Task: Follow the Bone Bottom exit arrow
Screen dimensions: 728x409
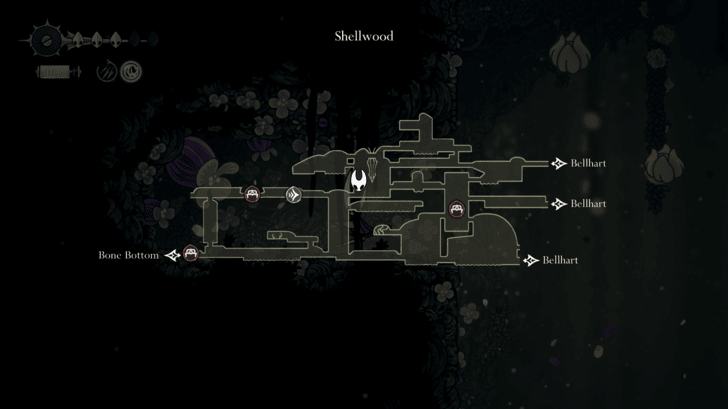Action: 173,256
